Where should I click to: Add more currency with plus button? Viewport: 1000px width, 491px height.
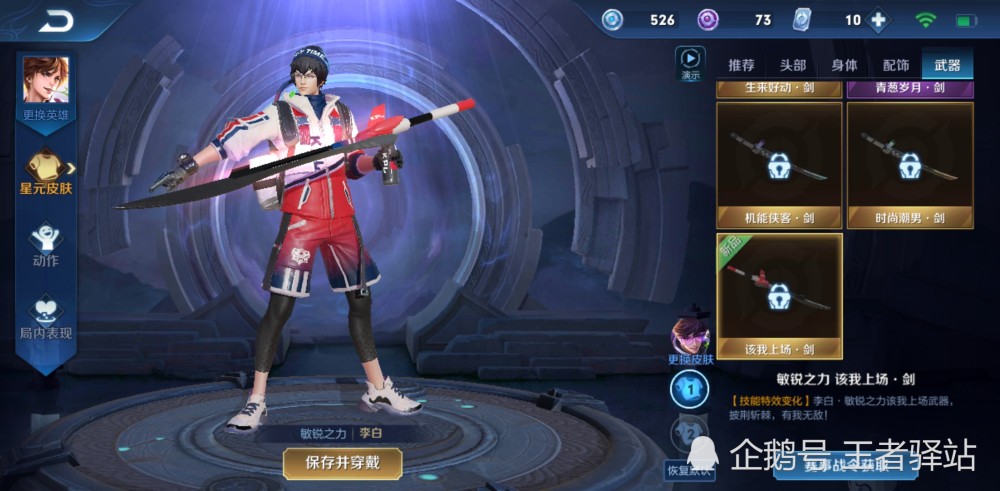coord(879,20)
